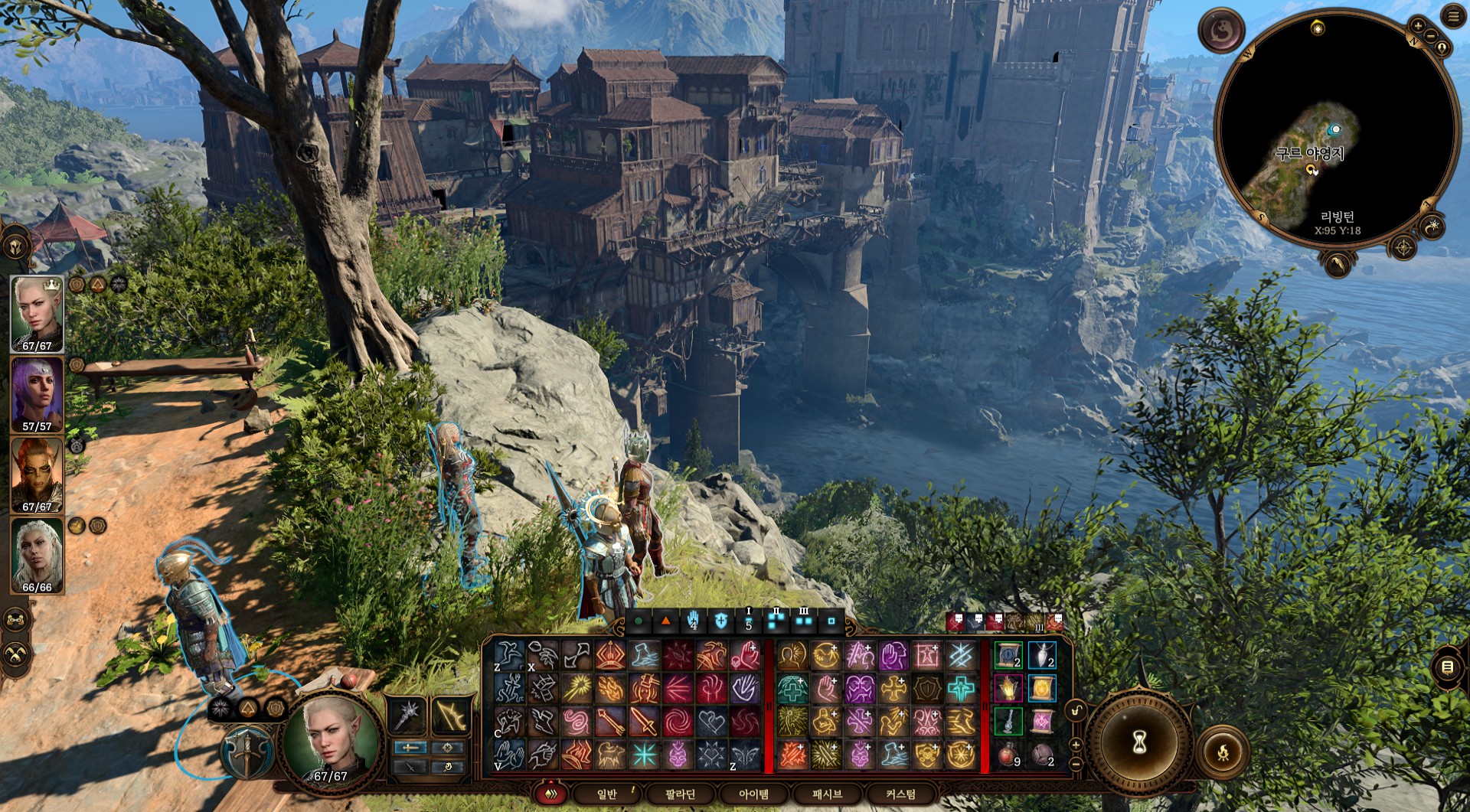This screenshot has width=1470, height=812.
Task: Zoom out the minimap with minus button
Action: [1430, 36]
